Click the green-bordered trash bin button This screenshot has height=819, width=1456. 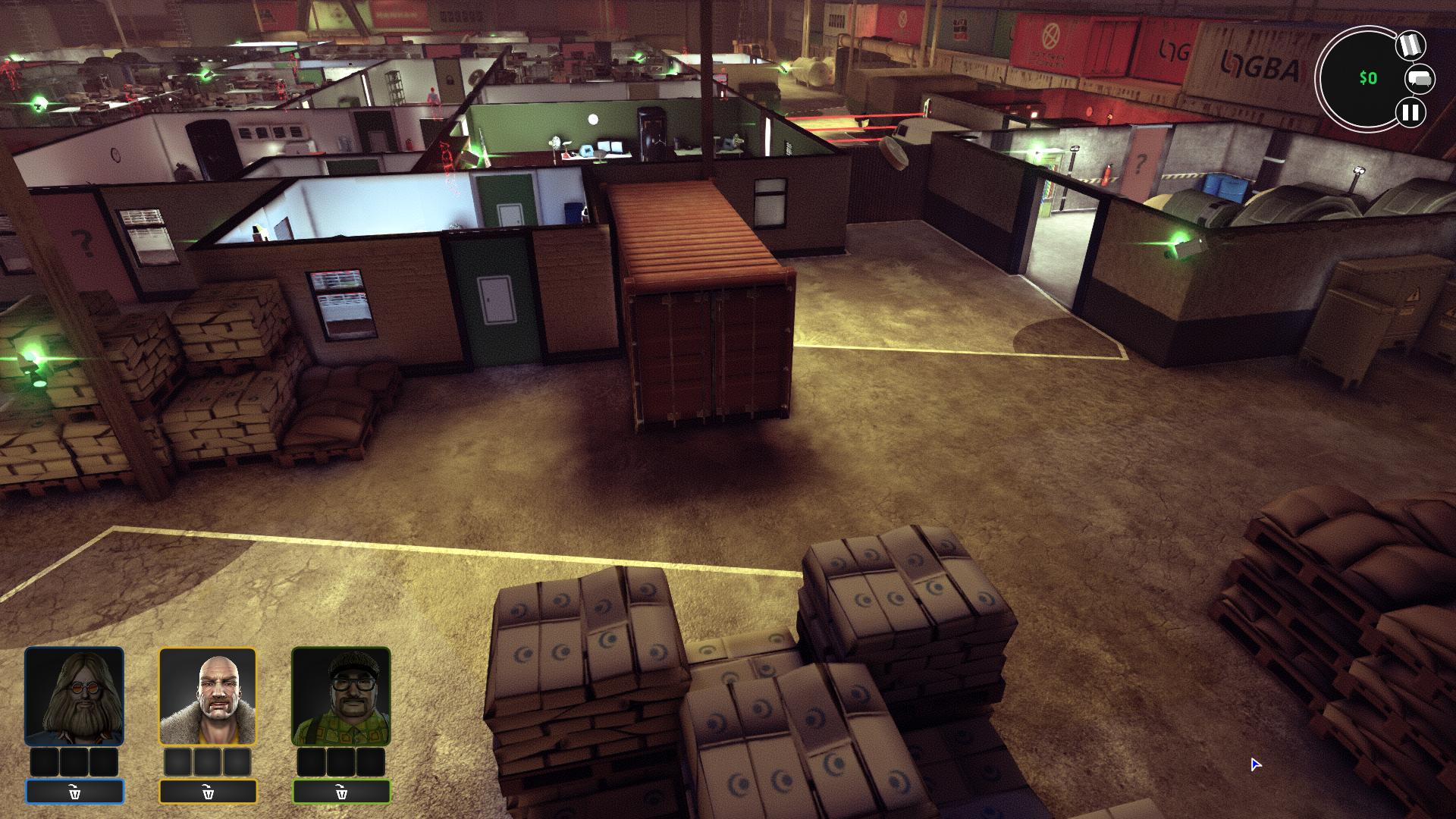(341, 792)
